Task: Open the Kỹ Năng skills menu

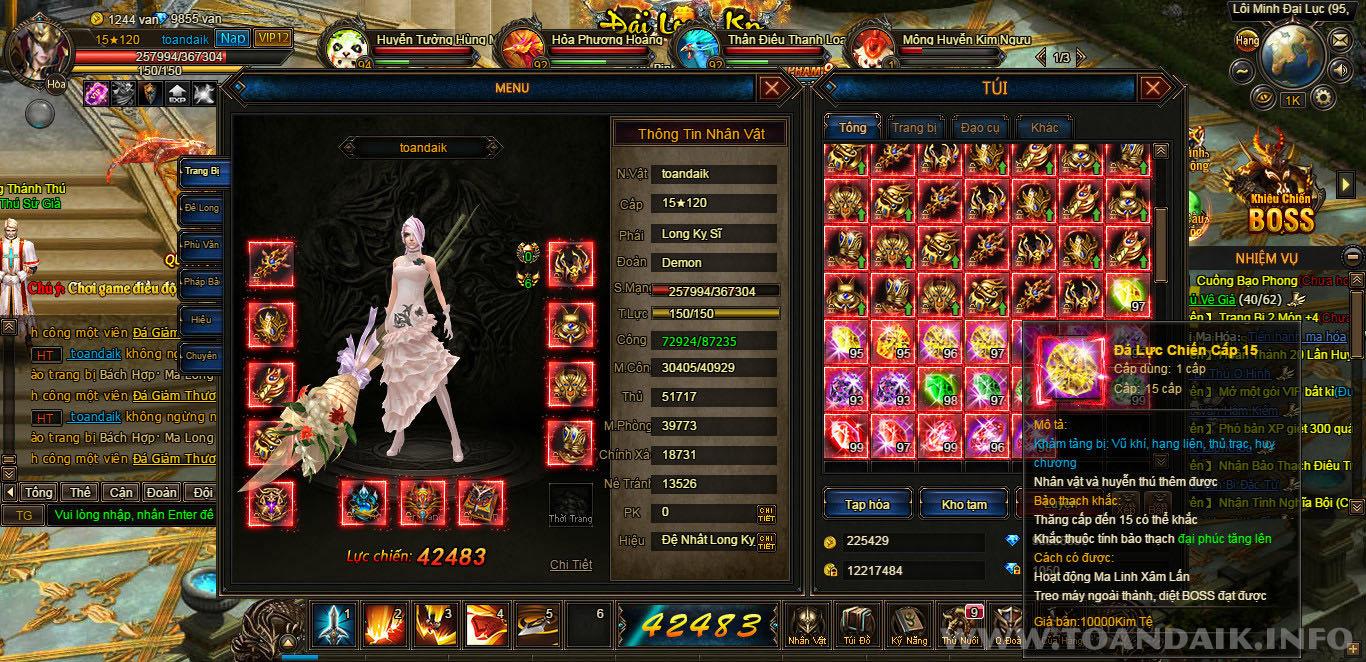Action: point(910,625)
